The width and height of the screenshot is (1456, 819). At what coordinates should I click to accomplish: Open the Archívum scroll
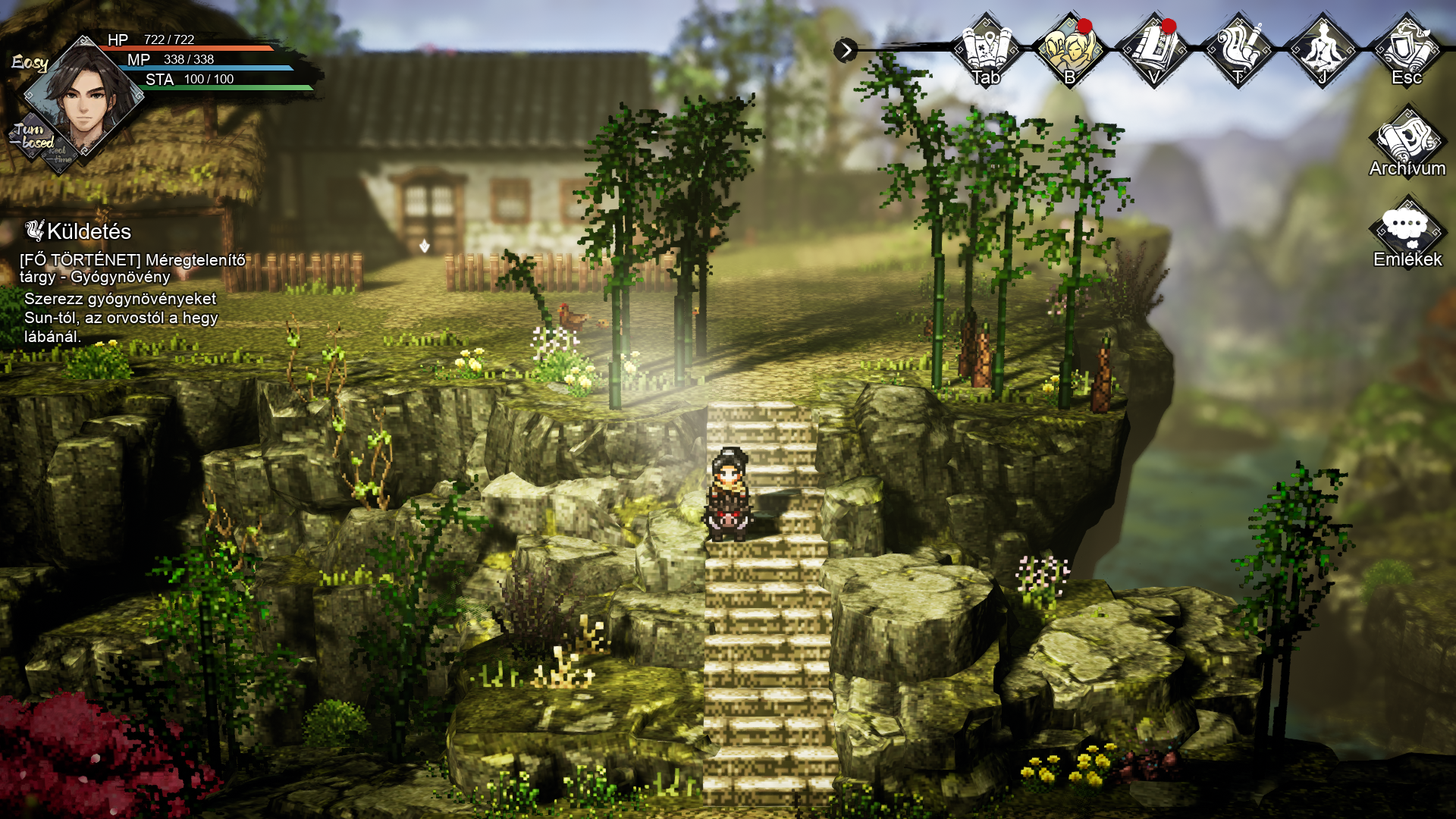[x=1407, y=144]
